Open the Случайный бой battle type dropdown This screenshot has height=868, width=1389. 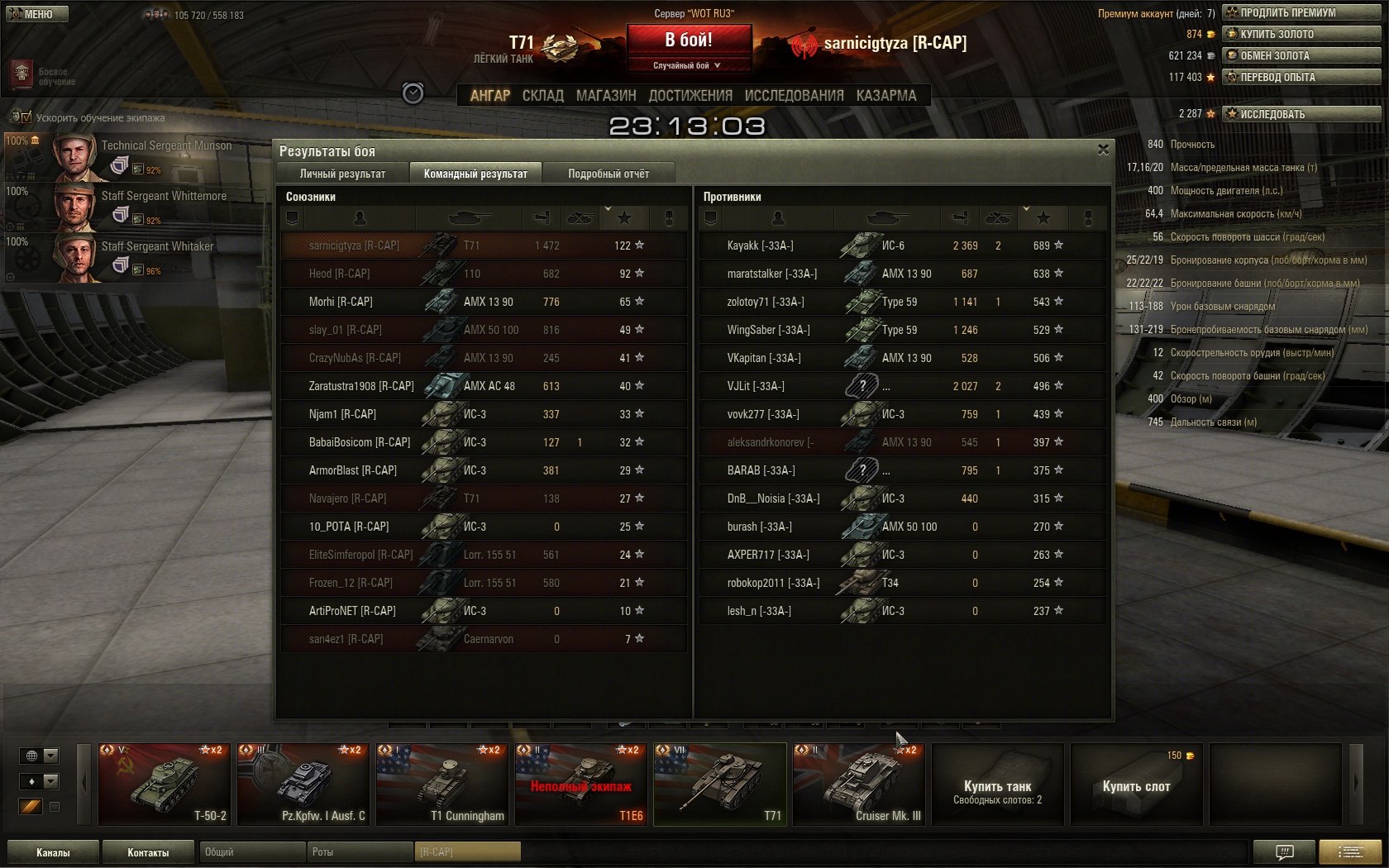[689, 65]
